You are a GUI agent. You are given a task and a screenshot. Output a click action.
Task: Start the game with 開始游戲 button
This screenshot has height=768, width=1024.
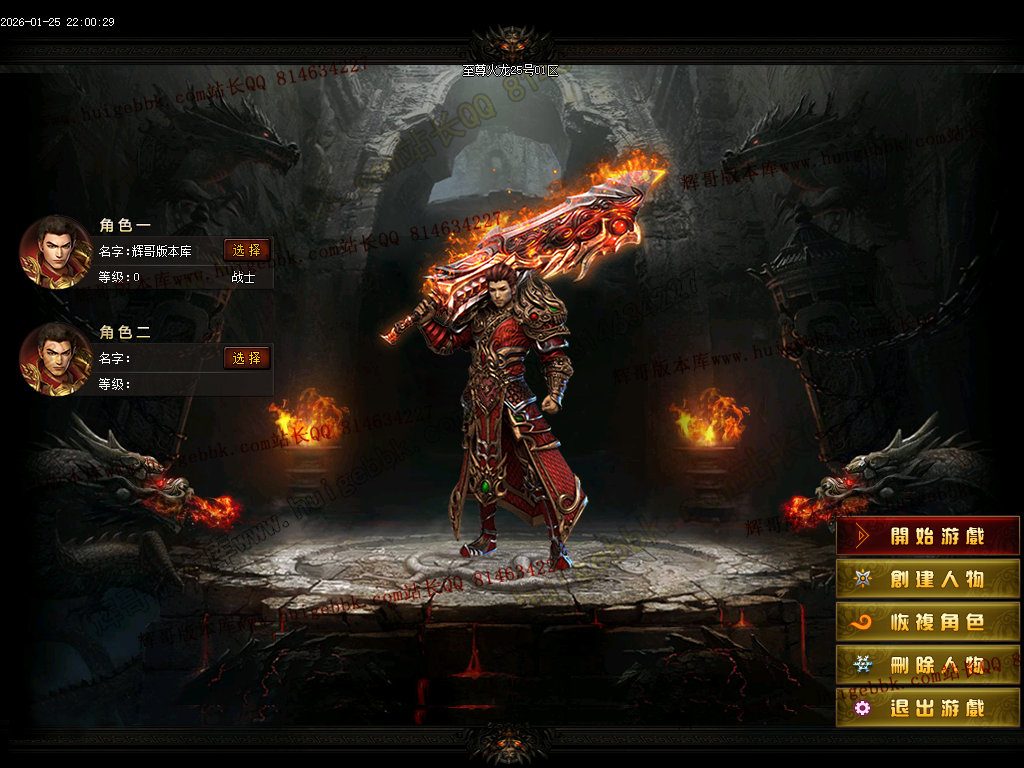(928, 536)
